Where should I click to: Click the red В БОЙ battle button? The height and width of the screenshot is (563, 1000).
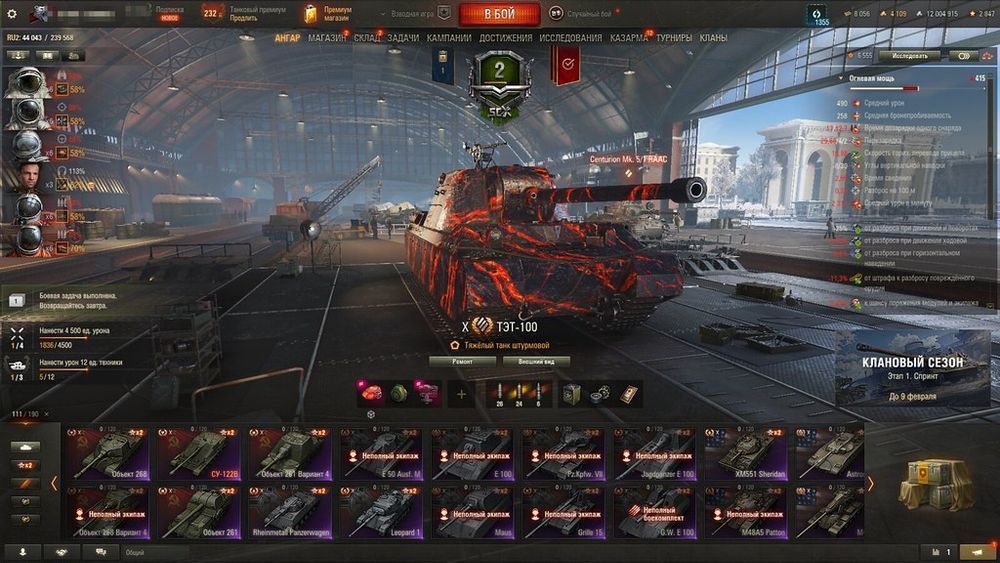point(499,14)
